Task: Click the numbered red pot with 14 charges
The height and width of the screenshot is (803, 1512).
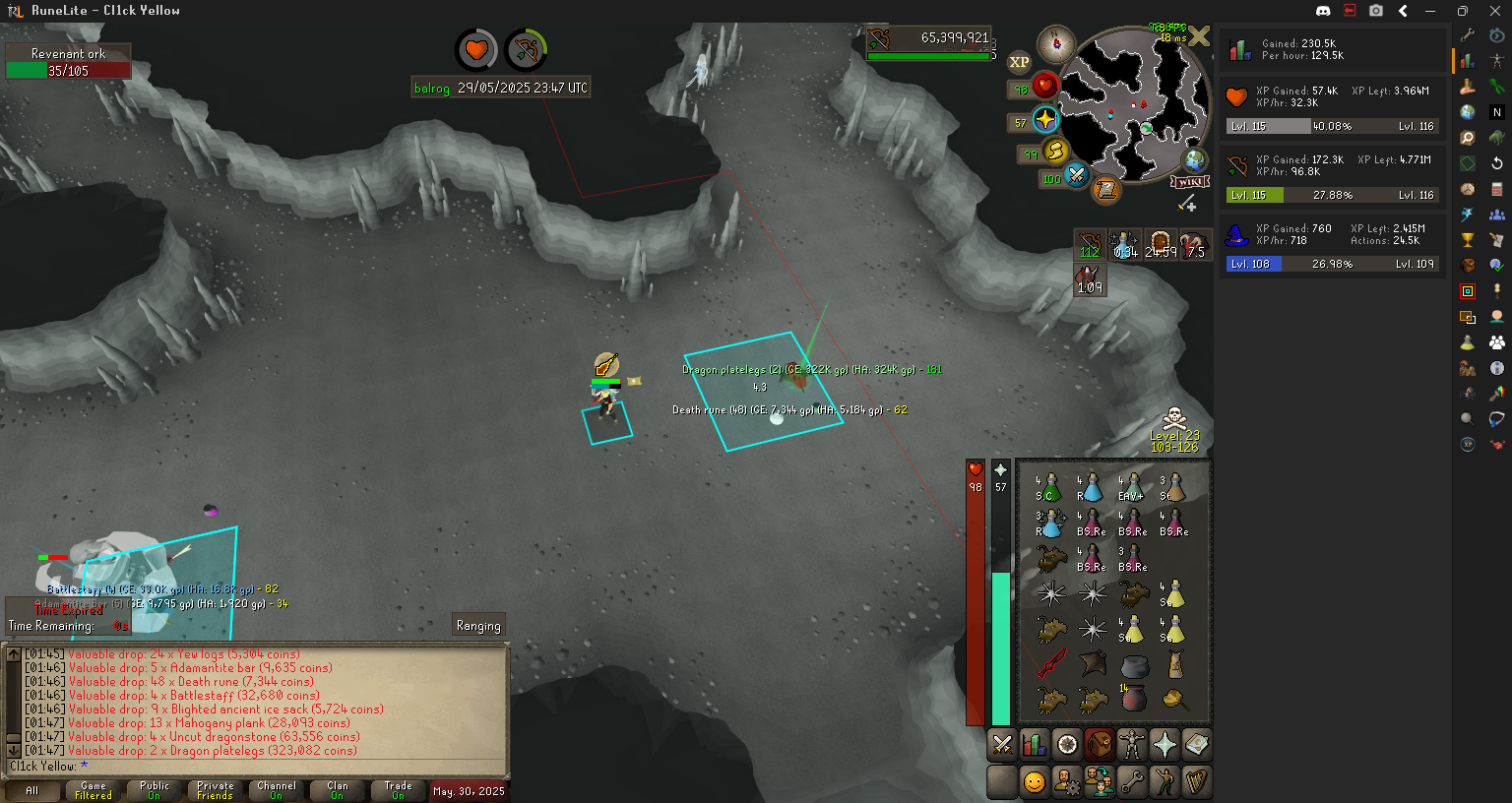Action: coord(1133,698)
